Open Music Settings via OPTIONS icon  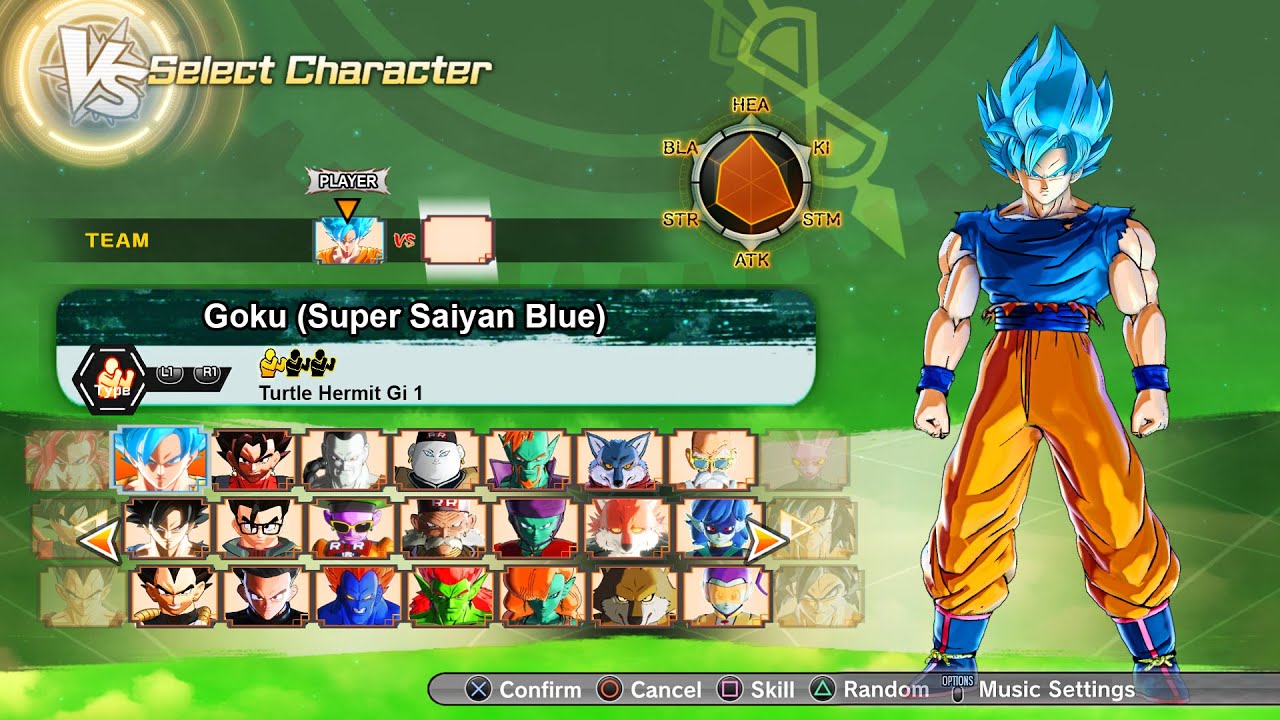(x=959, y=690)
